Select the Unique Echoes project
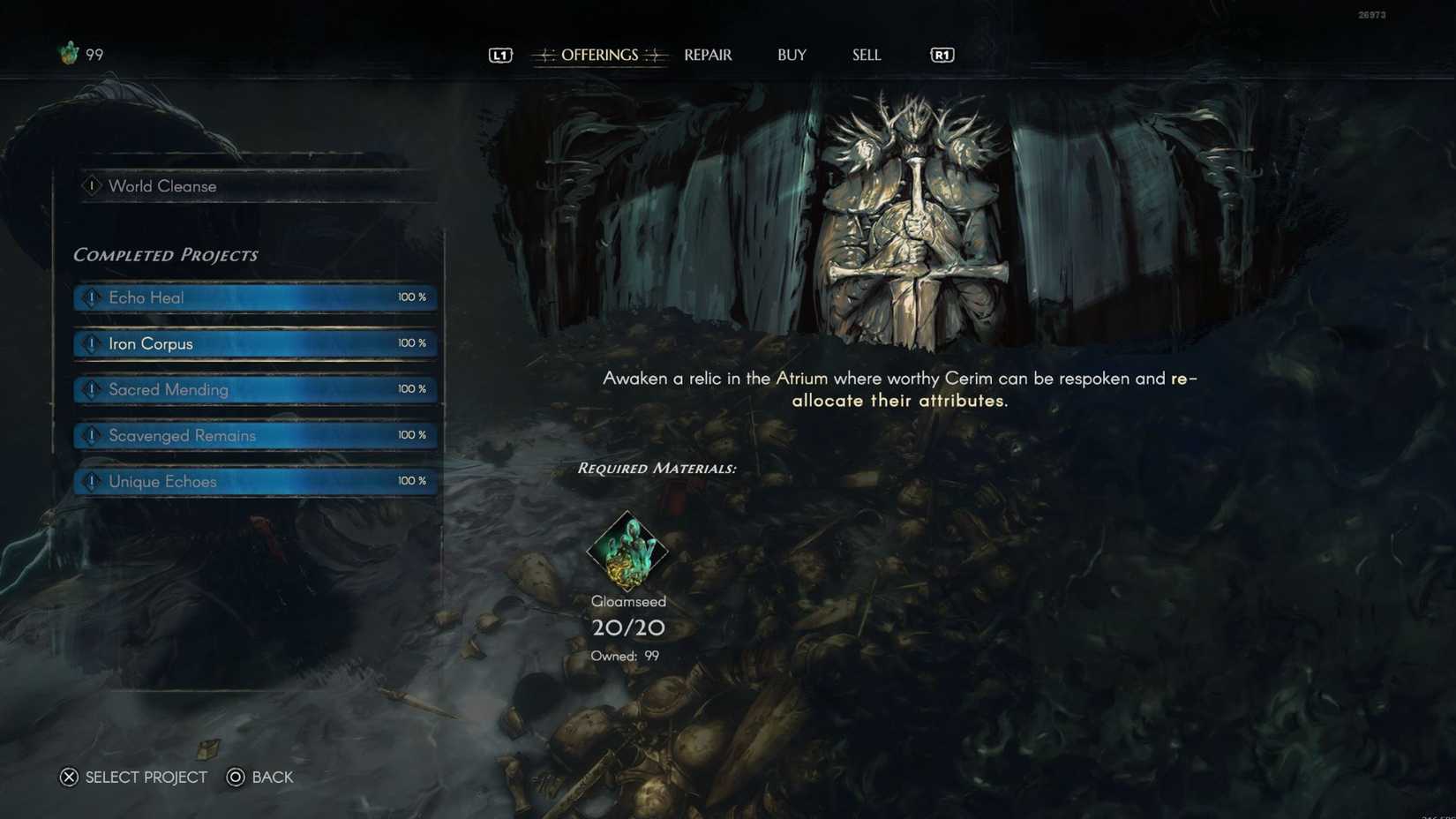This screenshot has height=819, width=1456. click(x=256, y=481)
